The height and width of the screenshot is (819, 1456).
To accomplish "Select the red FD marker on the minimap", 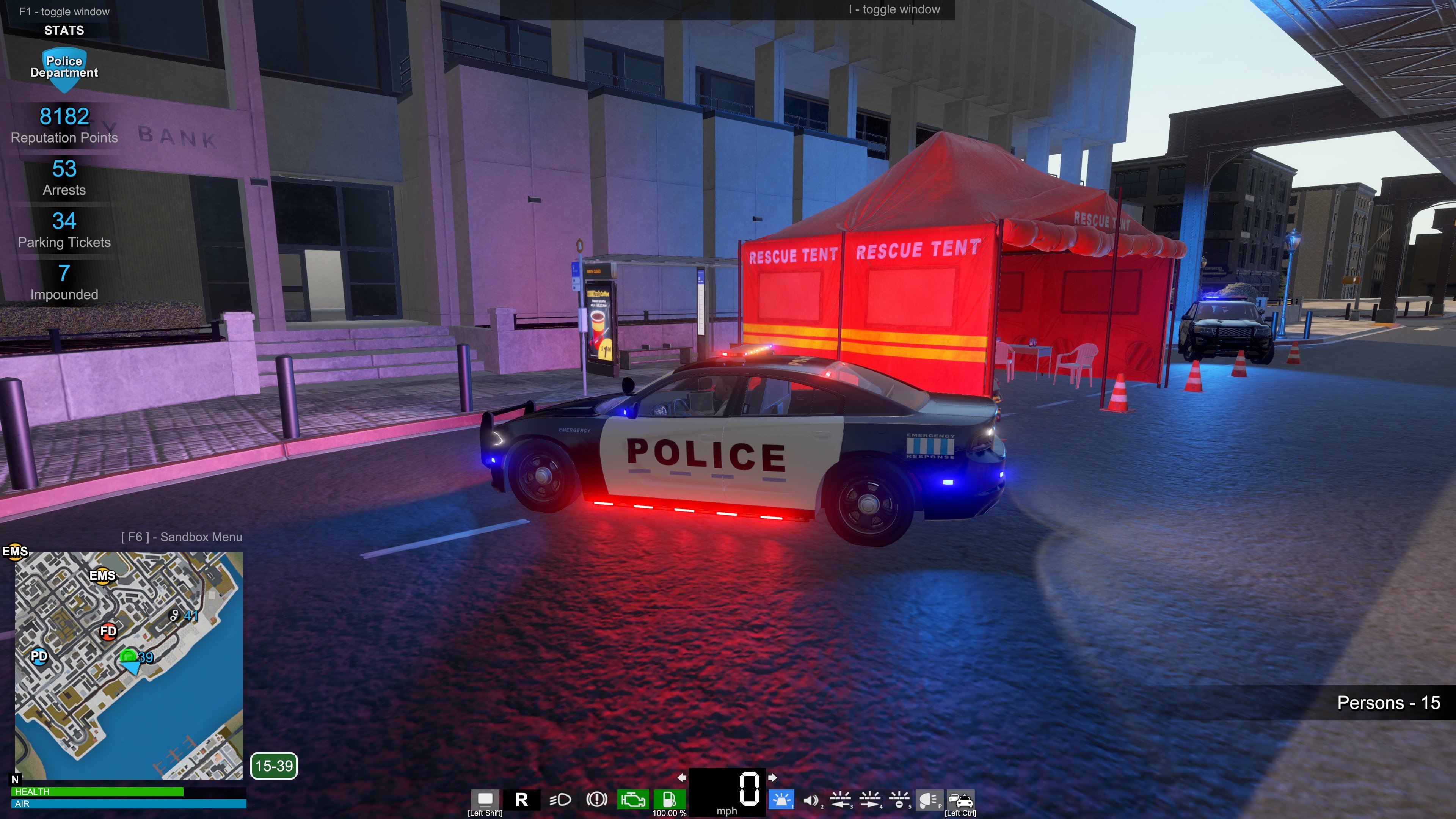I will click(x=108, y=631).
